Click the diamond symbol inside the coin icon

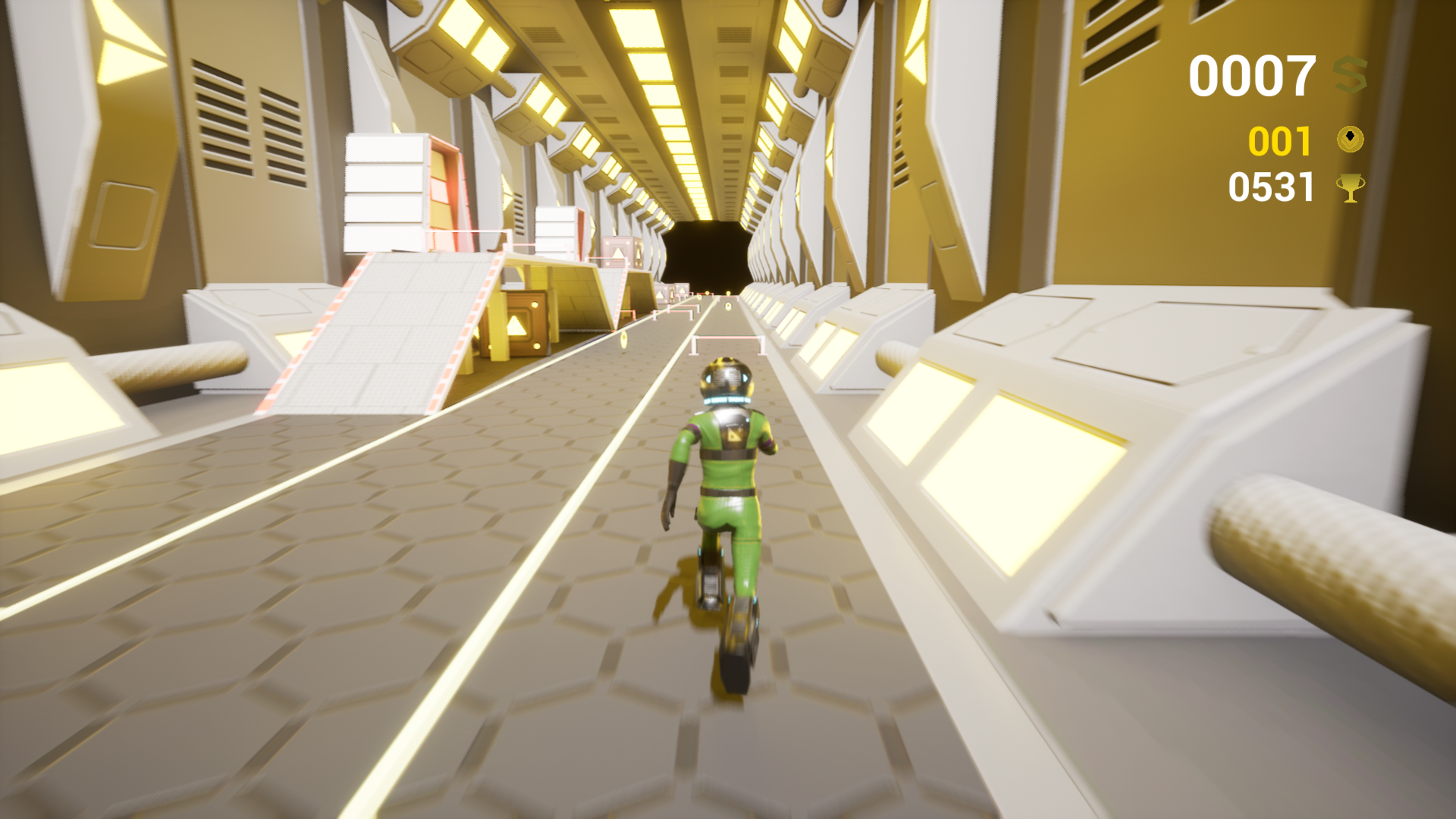click(x=1351, y=136)
